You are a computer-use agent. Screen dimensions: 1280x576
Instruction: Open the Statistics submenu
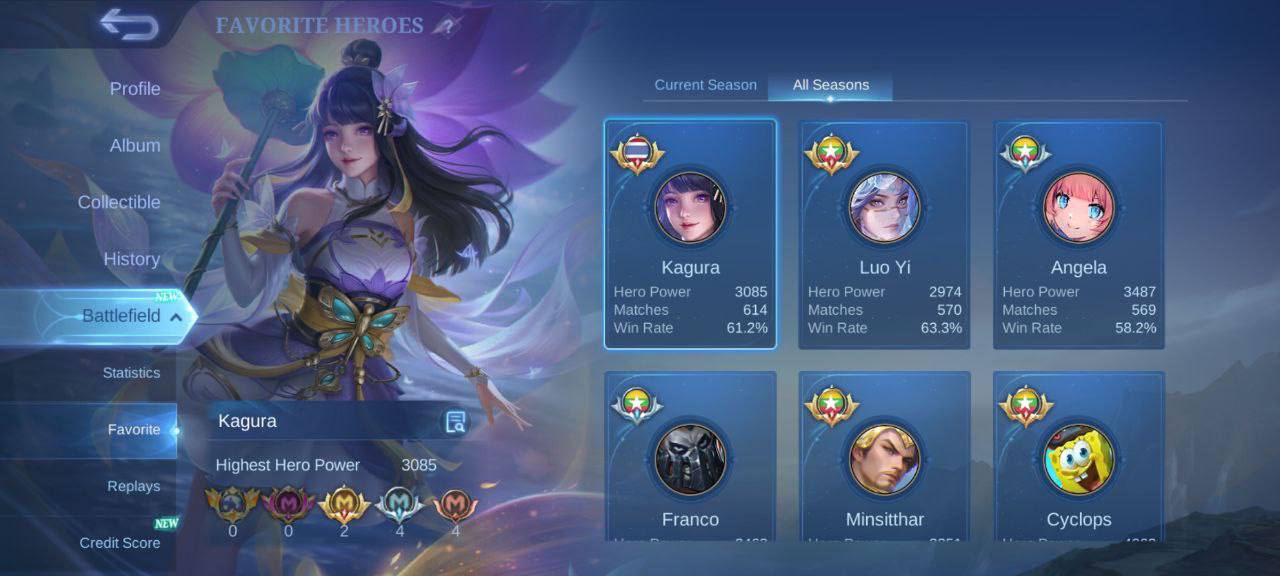pyautogui.click(x=131, y=373)
